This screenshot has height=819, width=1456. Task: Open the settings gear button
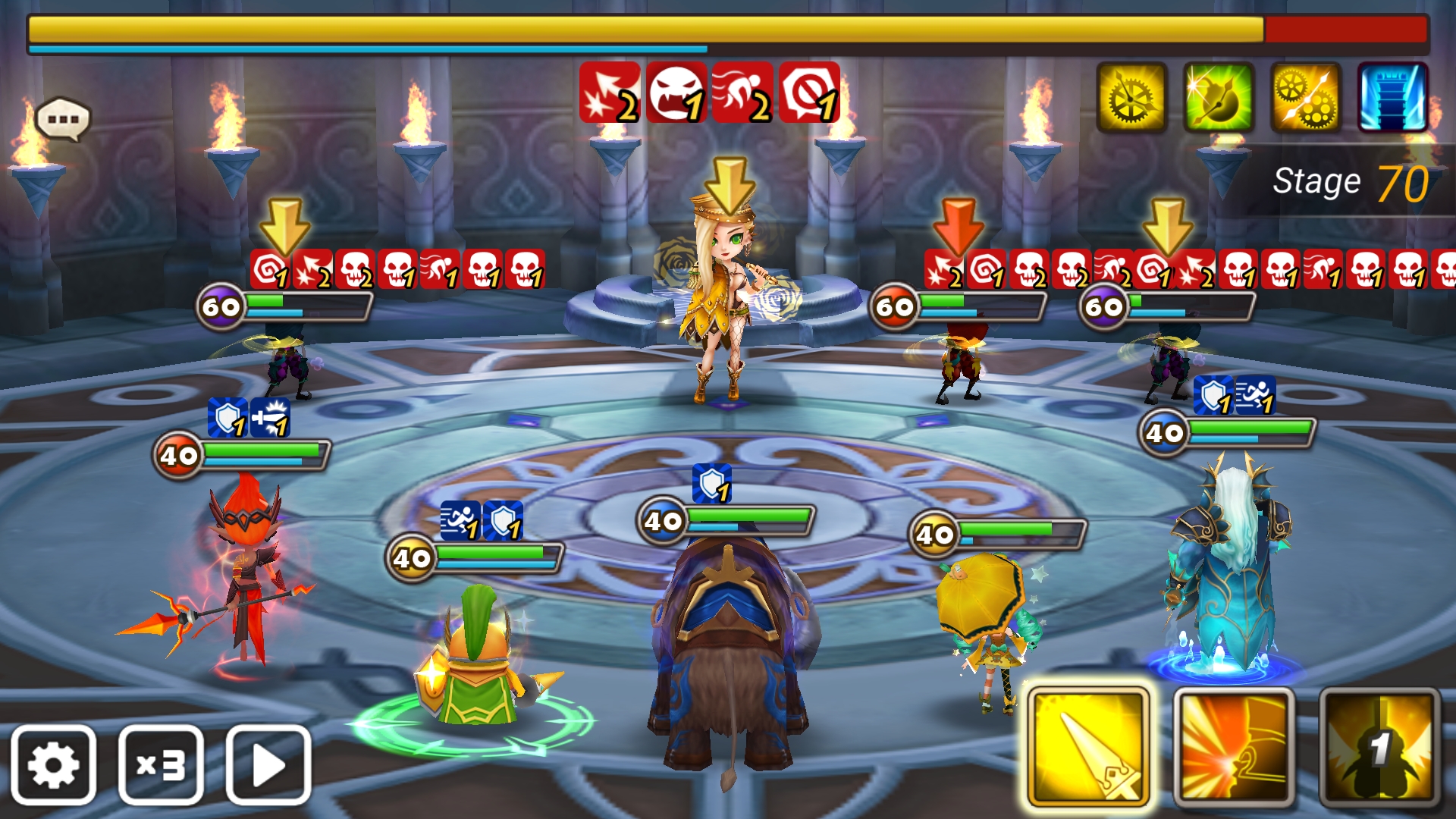click(53, 764)
